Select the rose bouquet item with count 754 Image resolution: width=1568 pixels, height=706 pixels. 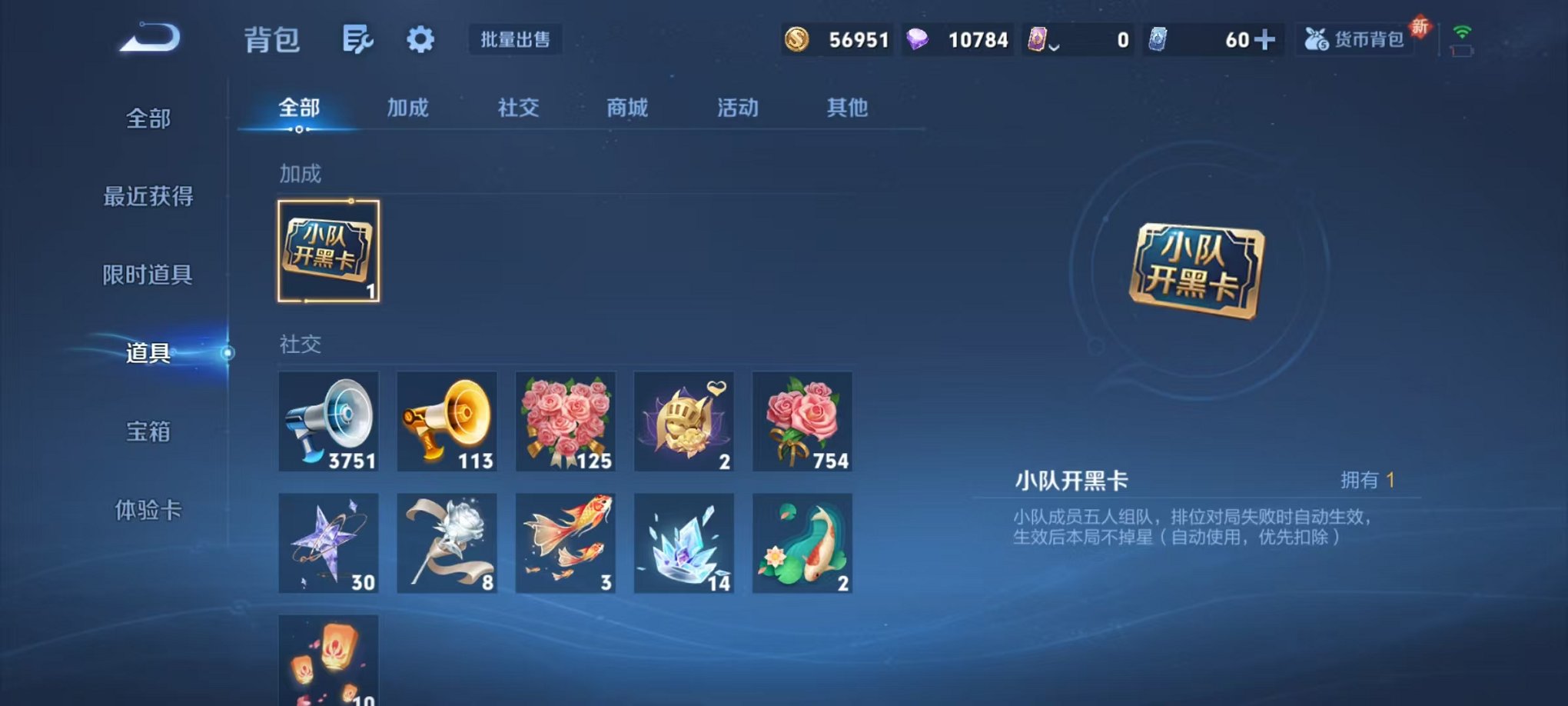pos(802,421)
